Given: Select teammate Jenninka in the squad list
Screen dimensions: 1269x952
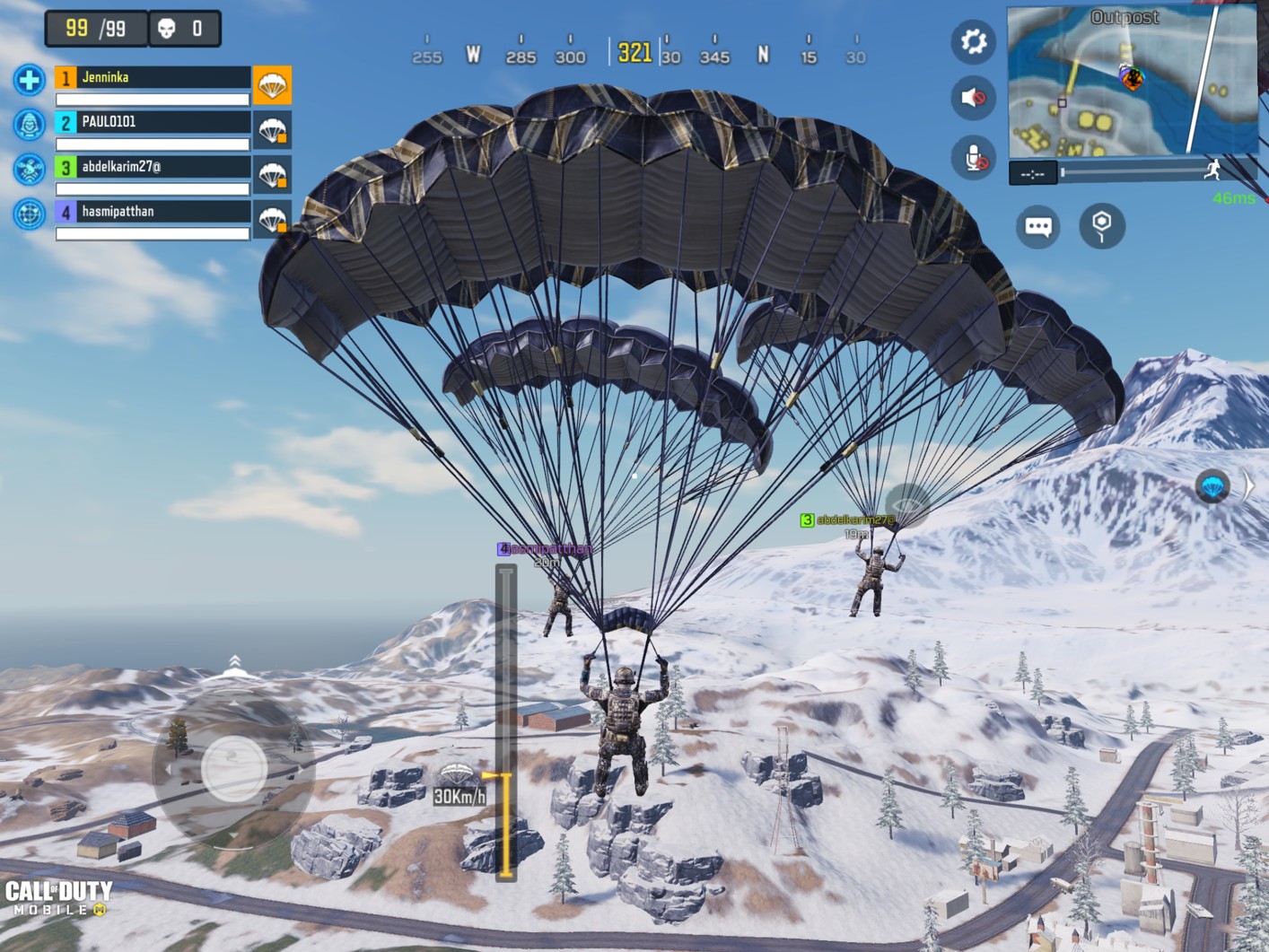Looking at the screenshot, I should tap(153, 78).
